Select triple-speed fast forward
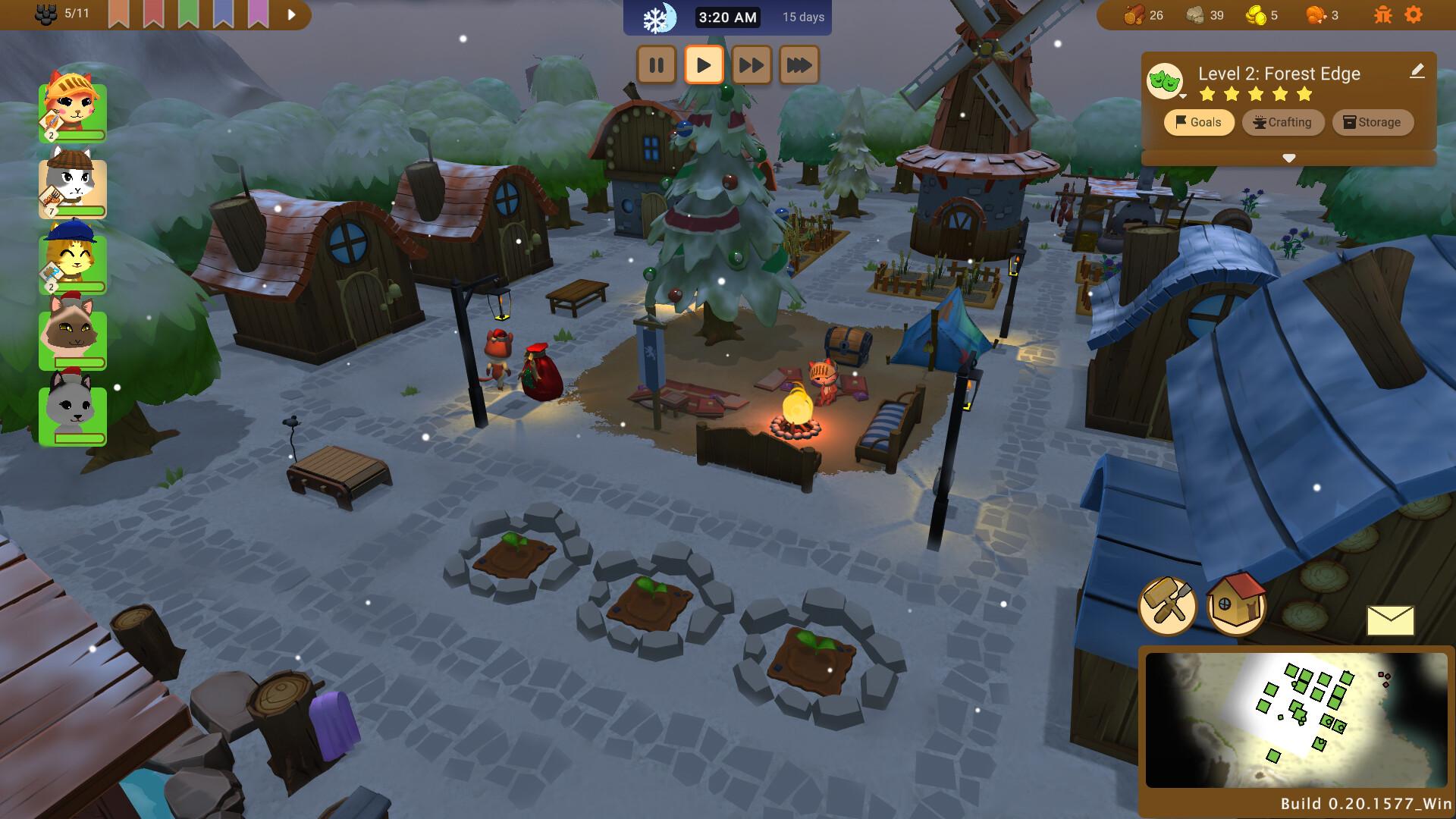Image resolution: width=1456 pixels, height=819 pixels. pyautogui.click(x=800, y=65)
